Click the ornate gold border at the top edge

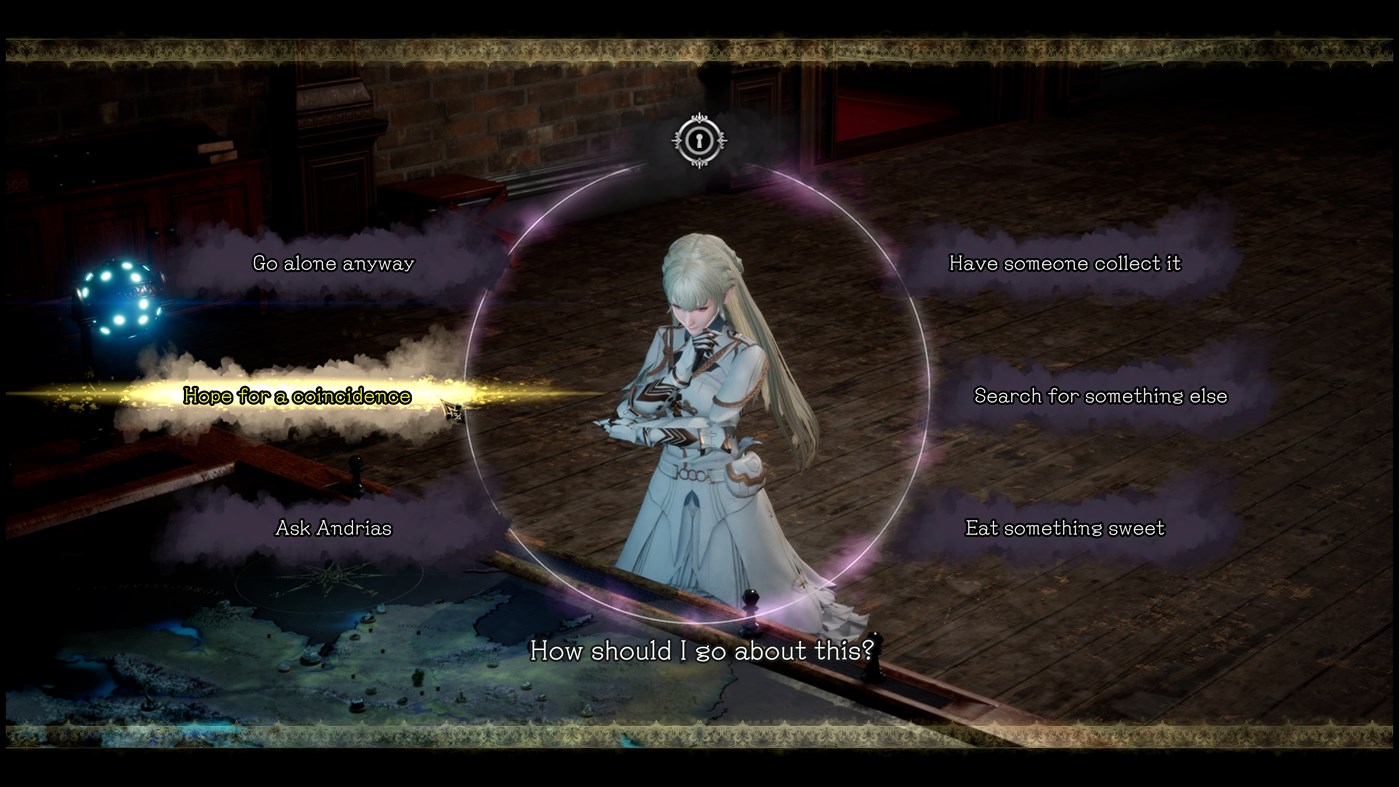point(699,42)
